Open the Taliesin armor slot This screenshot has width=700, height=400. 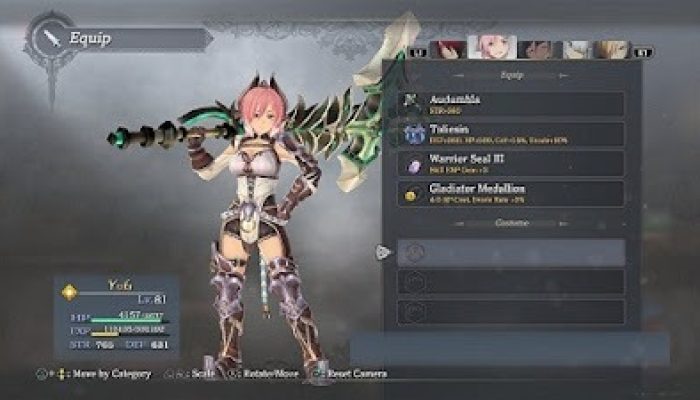(x=511, y=133)
